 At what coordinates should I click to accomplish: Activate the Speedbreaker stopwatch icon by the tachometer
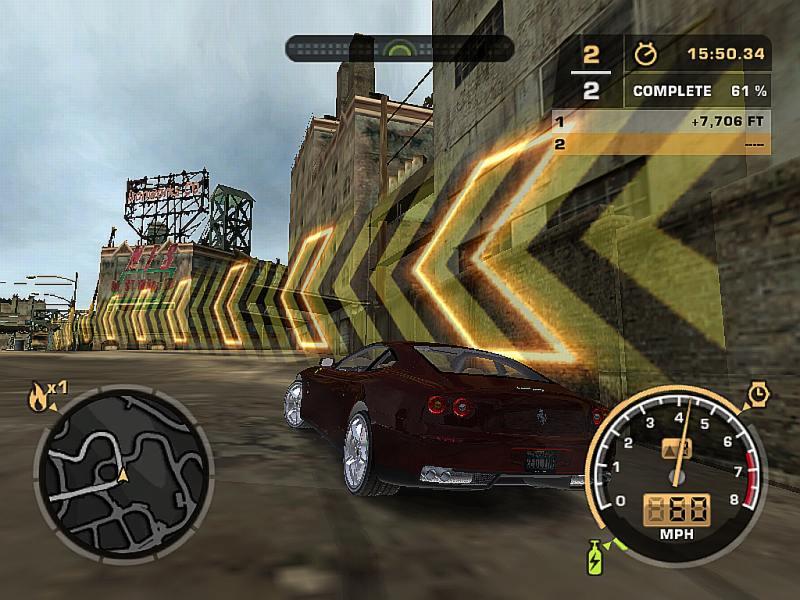pos(757,396)
